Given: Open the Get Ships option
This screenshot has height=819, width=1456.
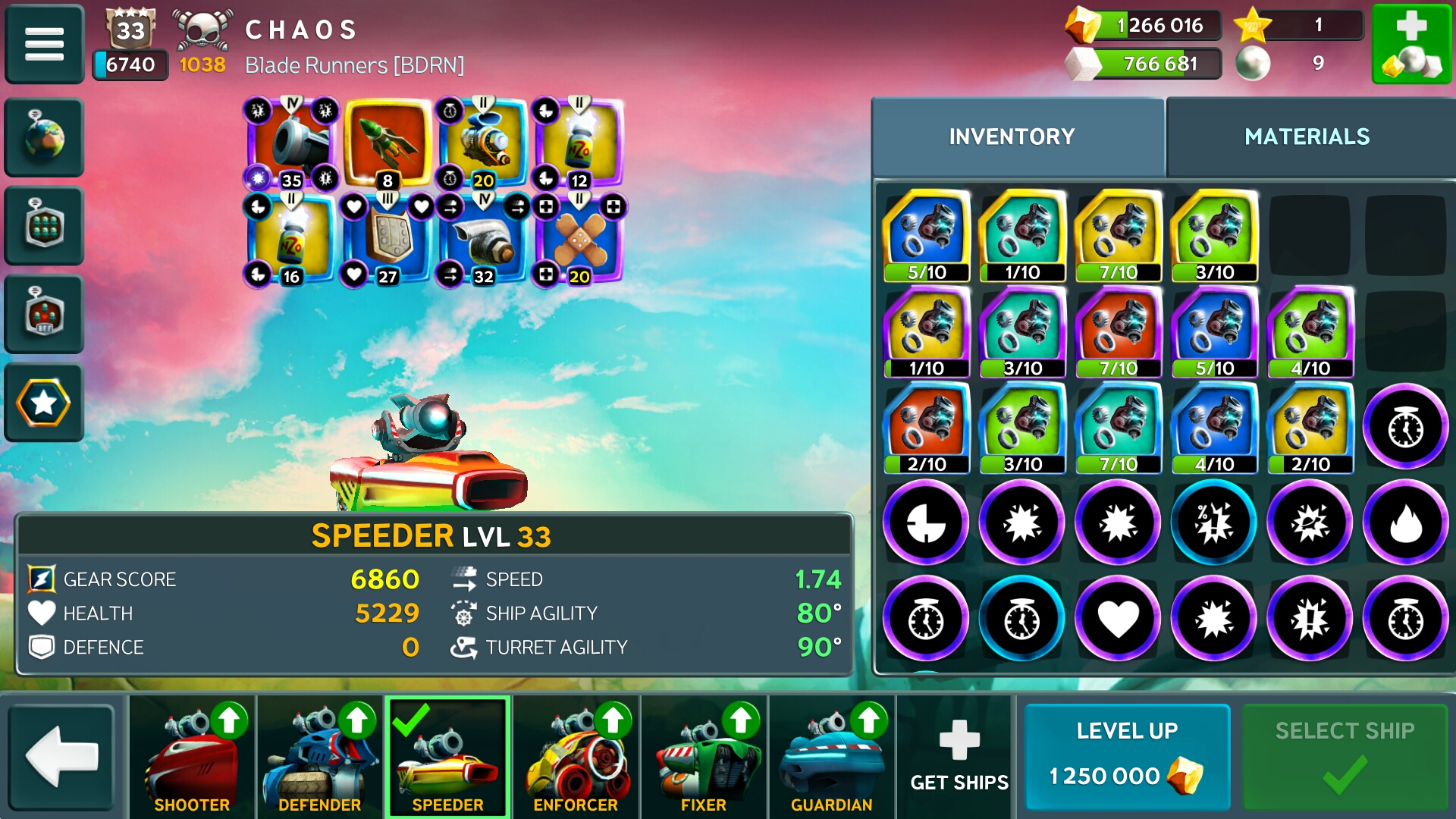Looking at the screenshot, I should pyautogui.click(x=959, y=756).
